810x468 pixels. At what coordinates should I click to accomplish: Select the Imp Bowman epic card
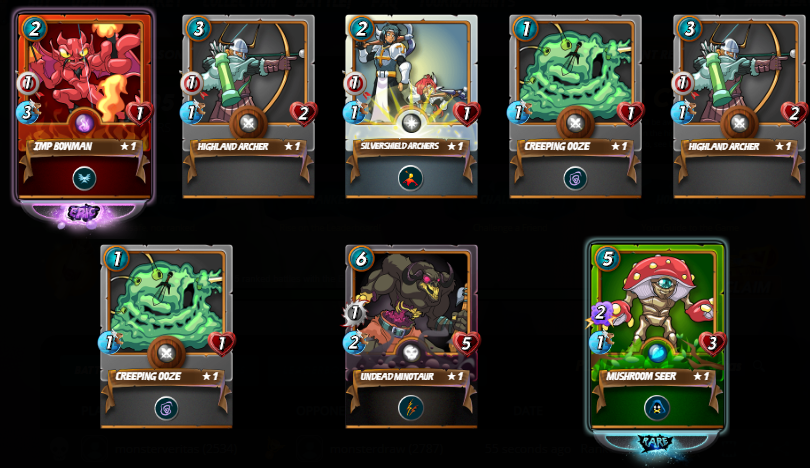coord(84,106)
